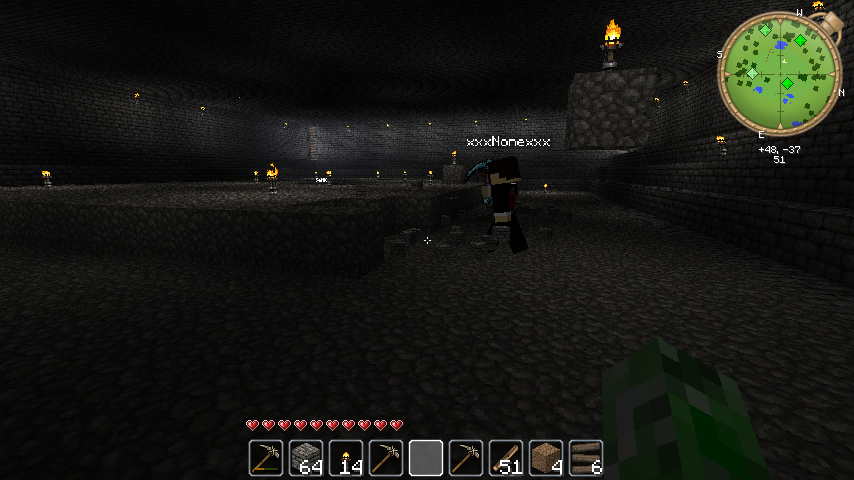Screen dimensions: 854x480
Task: Select the stone brick stack of 64
Action: (x=305, y=458)
